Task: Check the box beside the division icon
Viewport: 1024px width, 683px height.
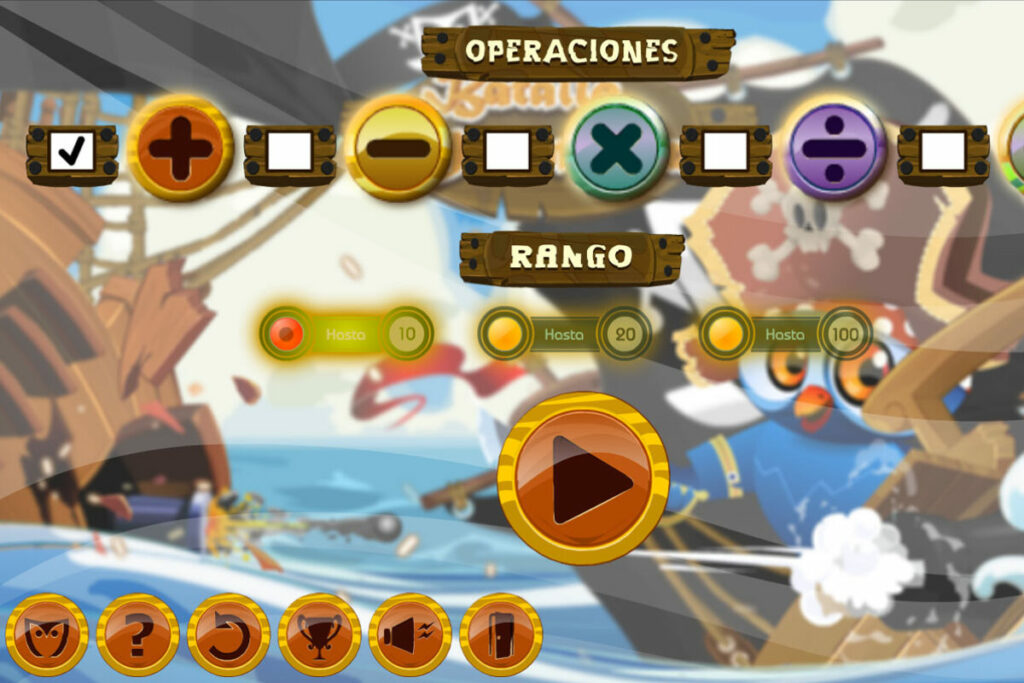Action: [725, 152]
